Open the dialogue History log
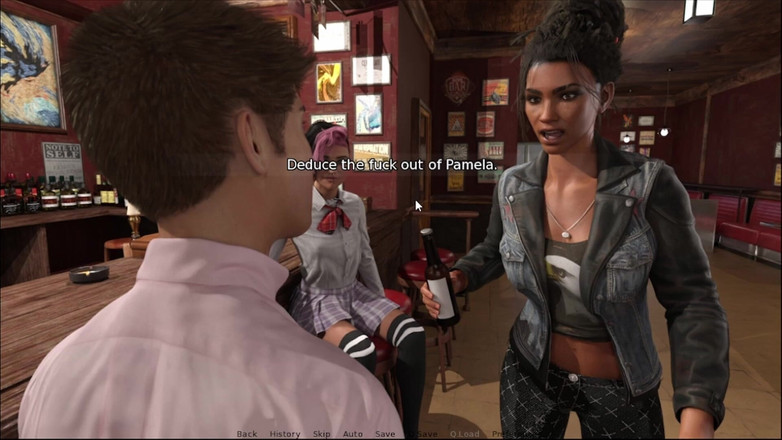The image size is (782, 440). coord(285,434)
